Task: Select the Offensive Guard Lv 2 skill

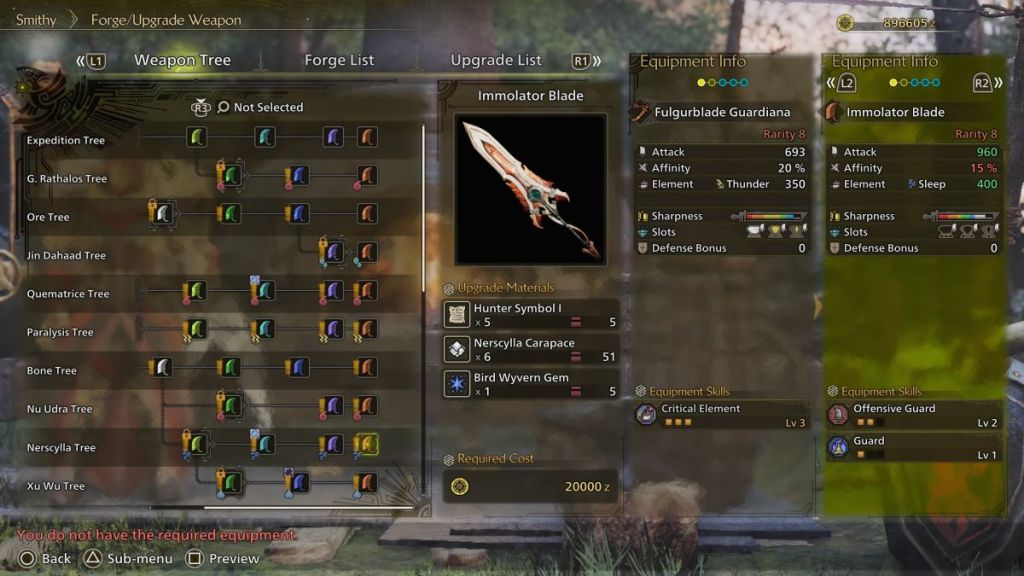Action: click(x=913, y=415)
